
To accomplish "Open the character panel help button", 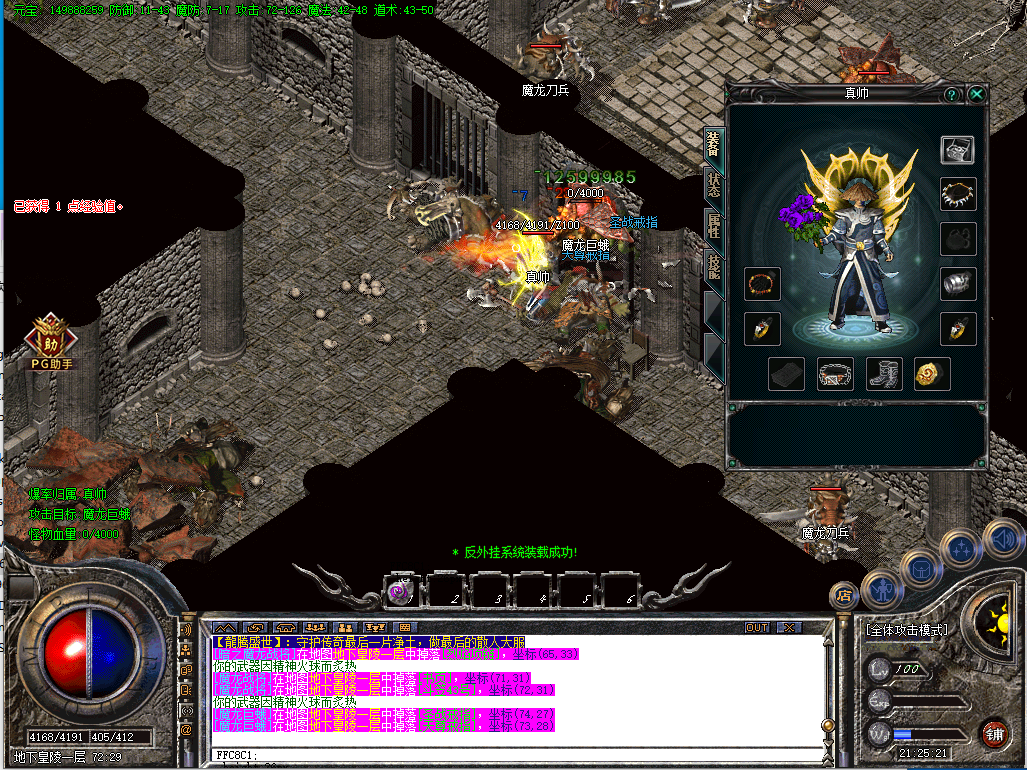I will [952, 94].
